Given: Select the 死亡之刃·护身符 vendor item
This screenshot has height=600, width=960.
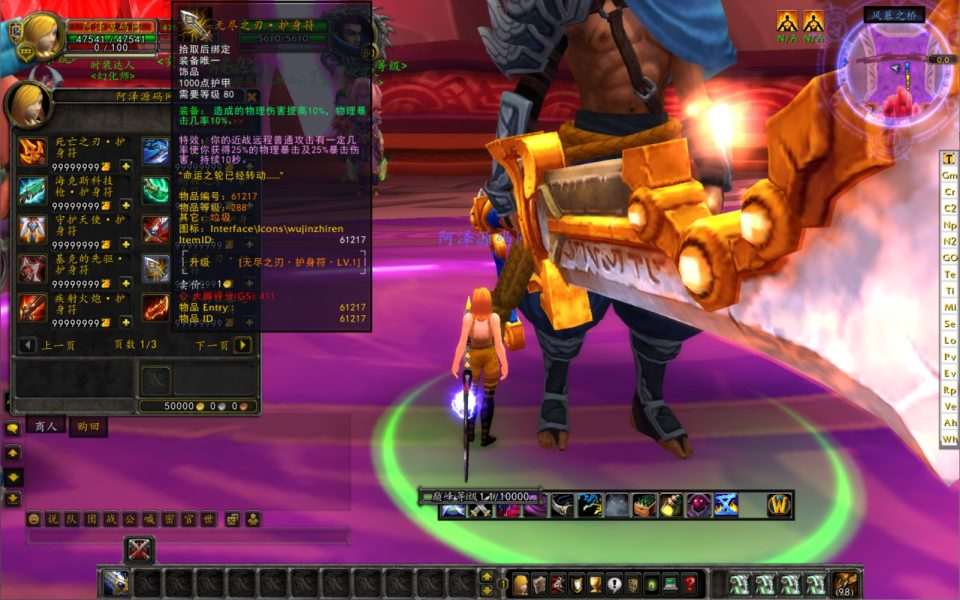Looking at the screenshot, I should pyautogui.click(x=33, y=151).
